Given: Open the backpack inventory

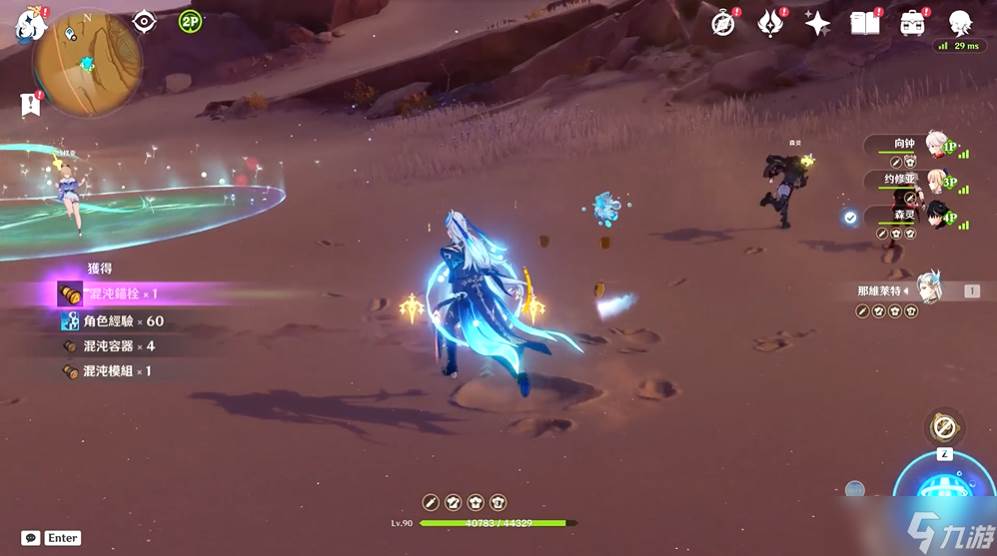Looking at the screenshot, I should (x=911, y=24).
